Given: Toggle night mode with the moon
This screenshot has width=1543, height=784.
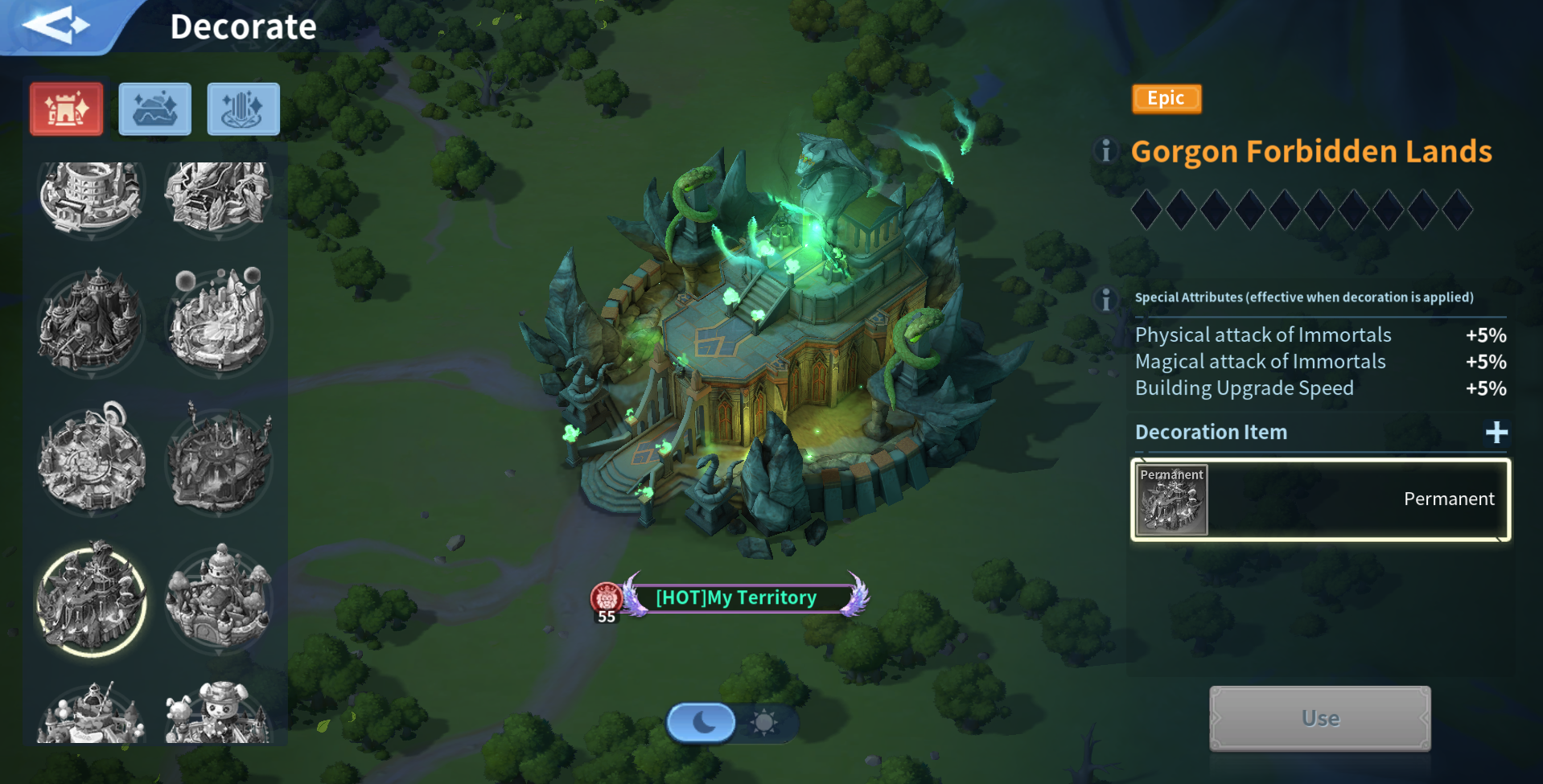Looking at the screenshot, I should click(702, 722).
